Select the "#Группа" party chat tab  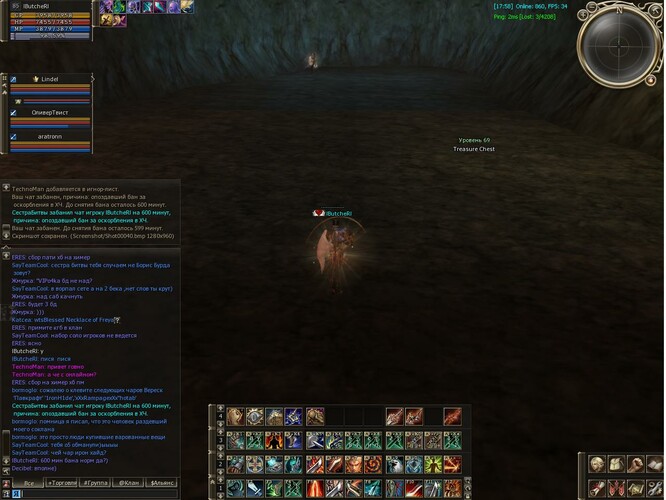pyautogui.click(x=98, y=483)
